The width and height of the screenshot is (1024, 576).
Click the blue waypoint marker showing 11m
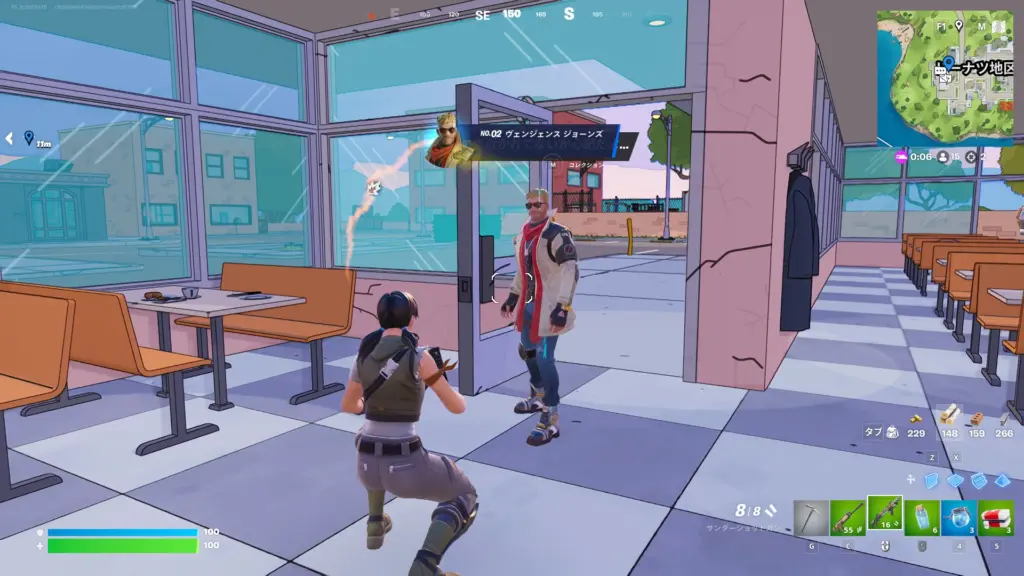point(29,137)
